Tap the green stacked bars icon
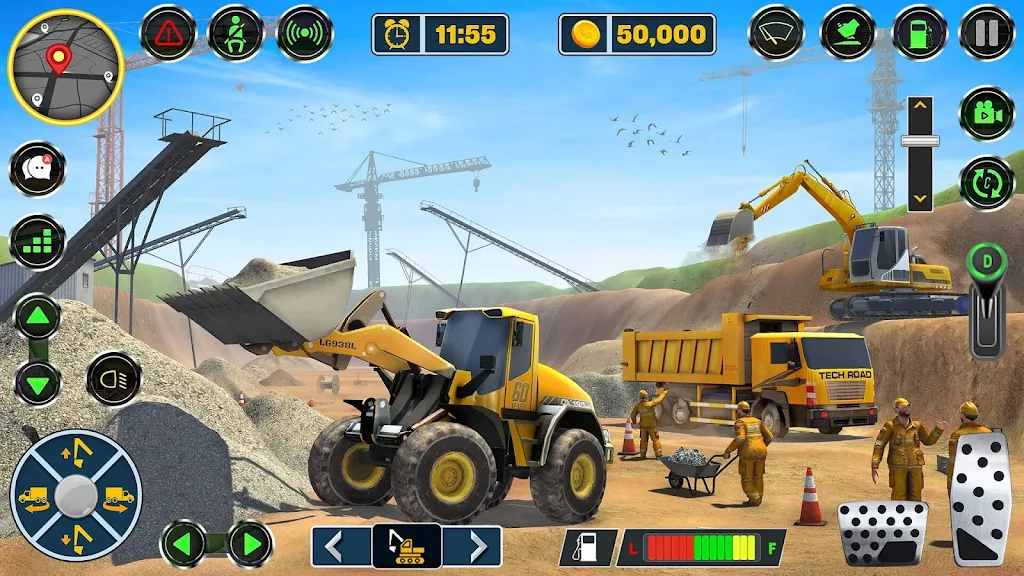The image size is (1024, 576). 38,242
